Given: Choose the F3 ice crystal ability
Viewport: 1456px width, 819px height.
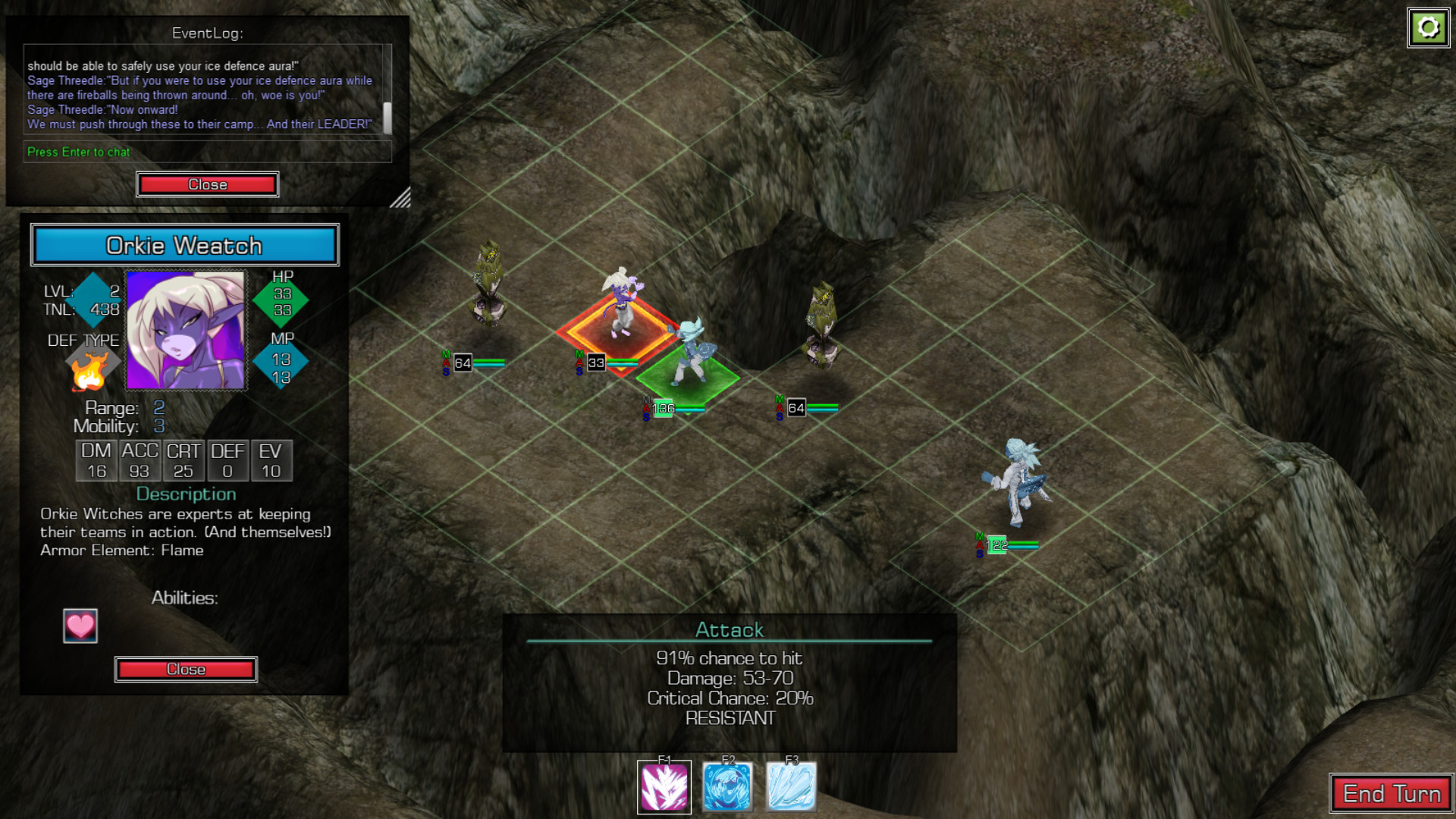Looking at the screenshot, I should pyautogui.click(x=792, y=787).
